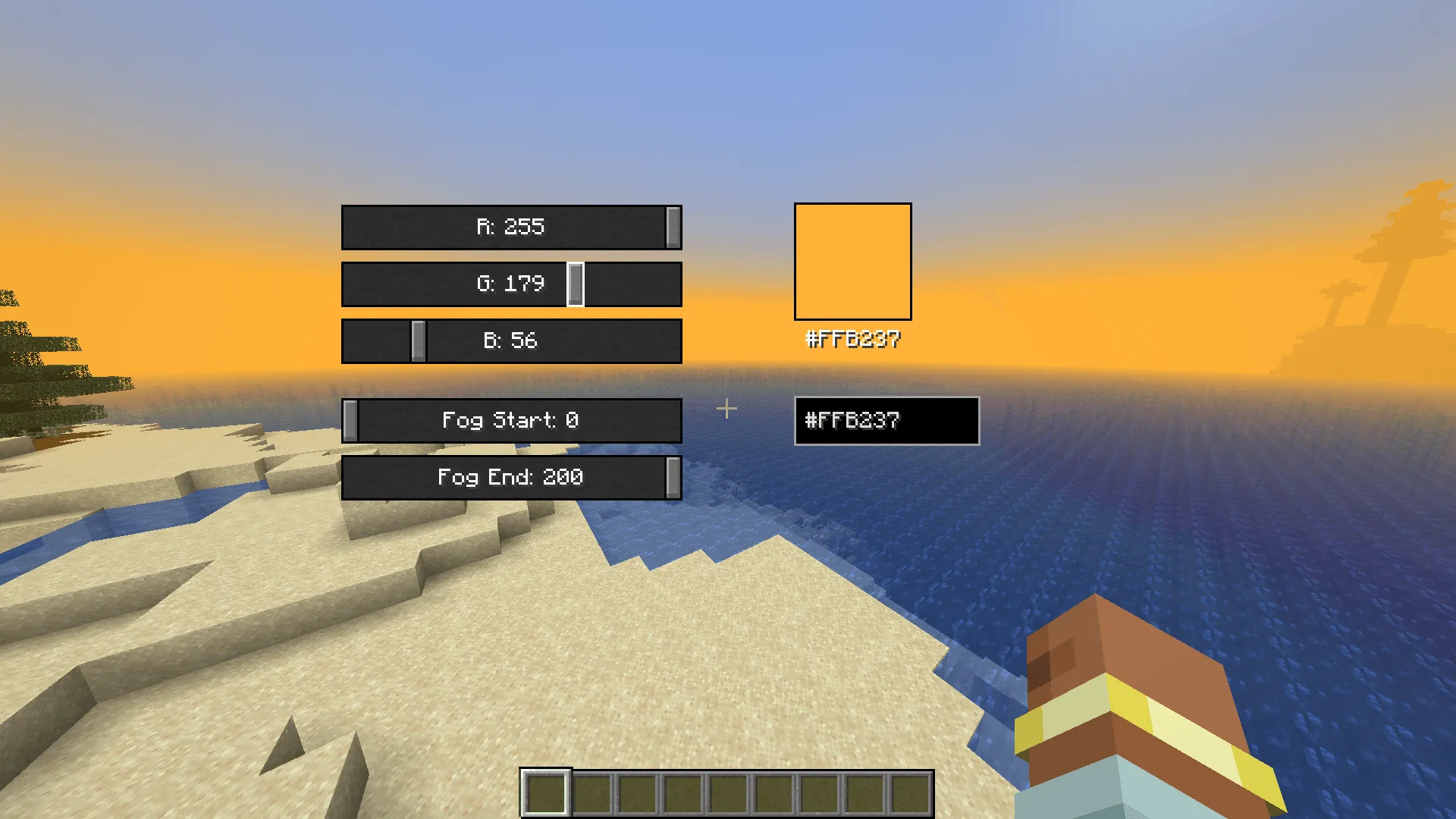Select the #FFB237 hex input field
This screenshot has height=819, width=1456.
pyautogui.click(x=886, y=422)
